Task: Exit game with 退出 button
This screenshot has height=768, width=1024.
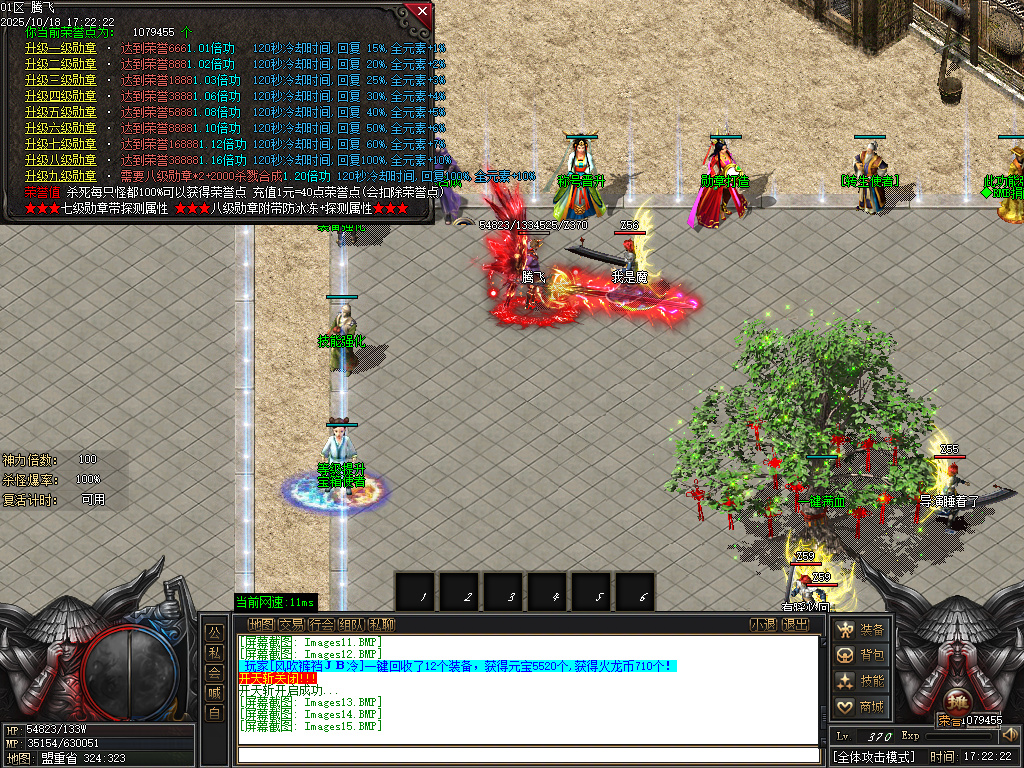Action: (x=795, y=625)
